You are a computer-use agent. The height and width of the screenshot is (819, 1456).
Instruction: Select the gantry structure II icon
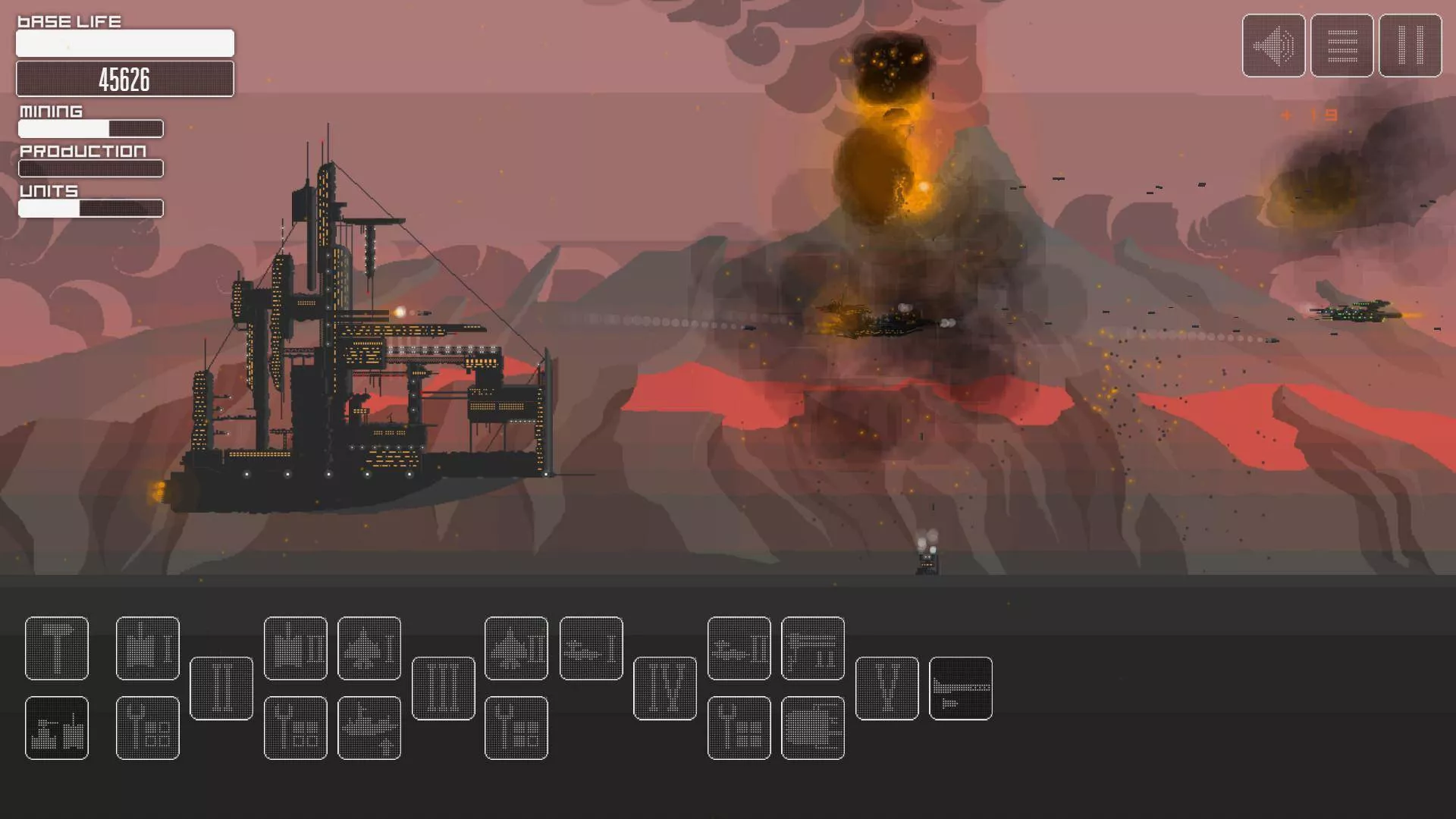(x=813, y=648)
